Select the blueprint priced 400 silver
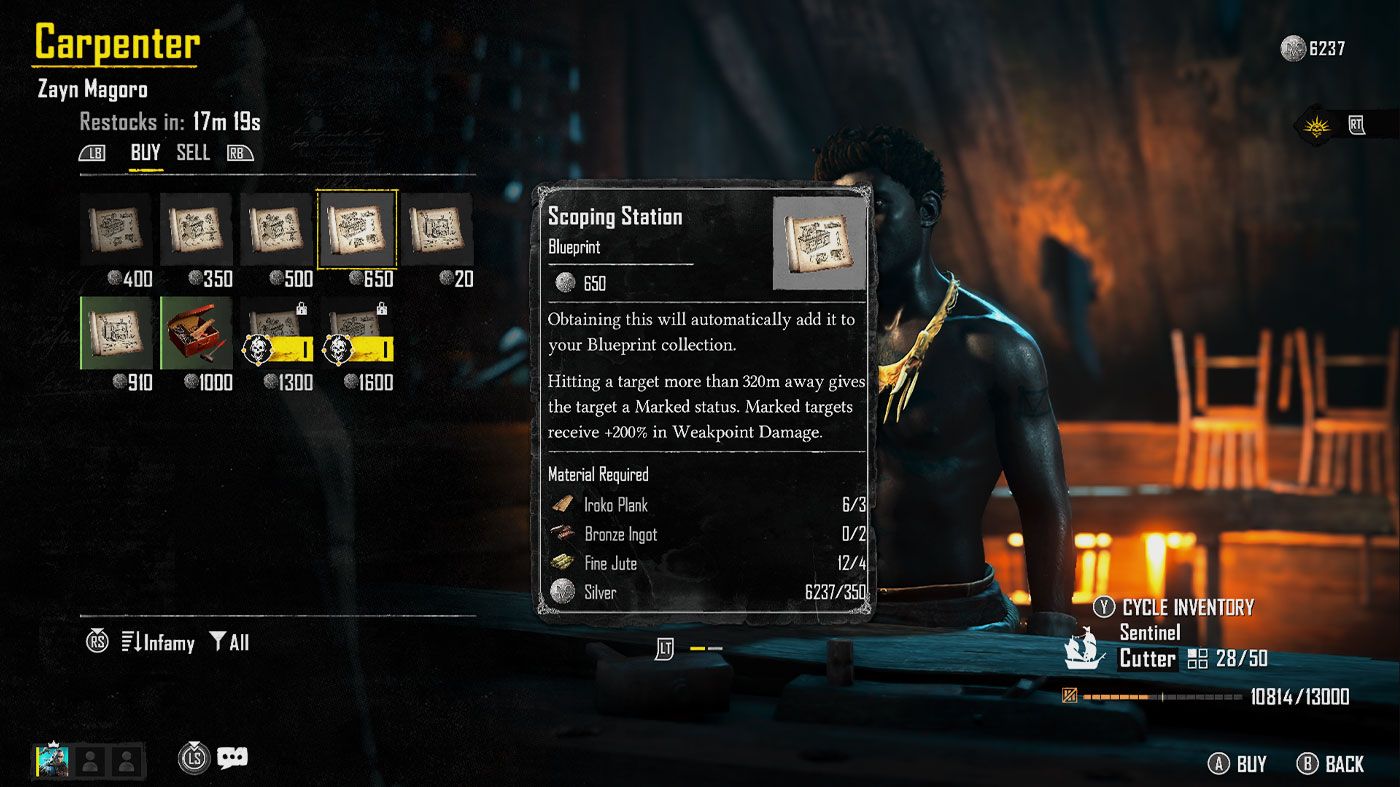The width and height of the screenshot is (1400, 787). (x=116, y=230)
